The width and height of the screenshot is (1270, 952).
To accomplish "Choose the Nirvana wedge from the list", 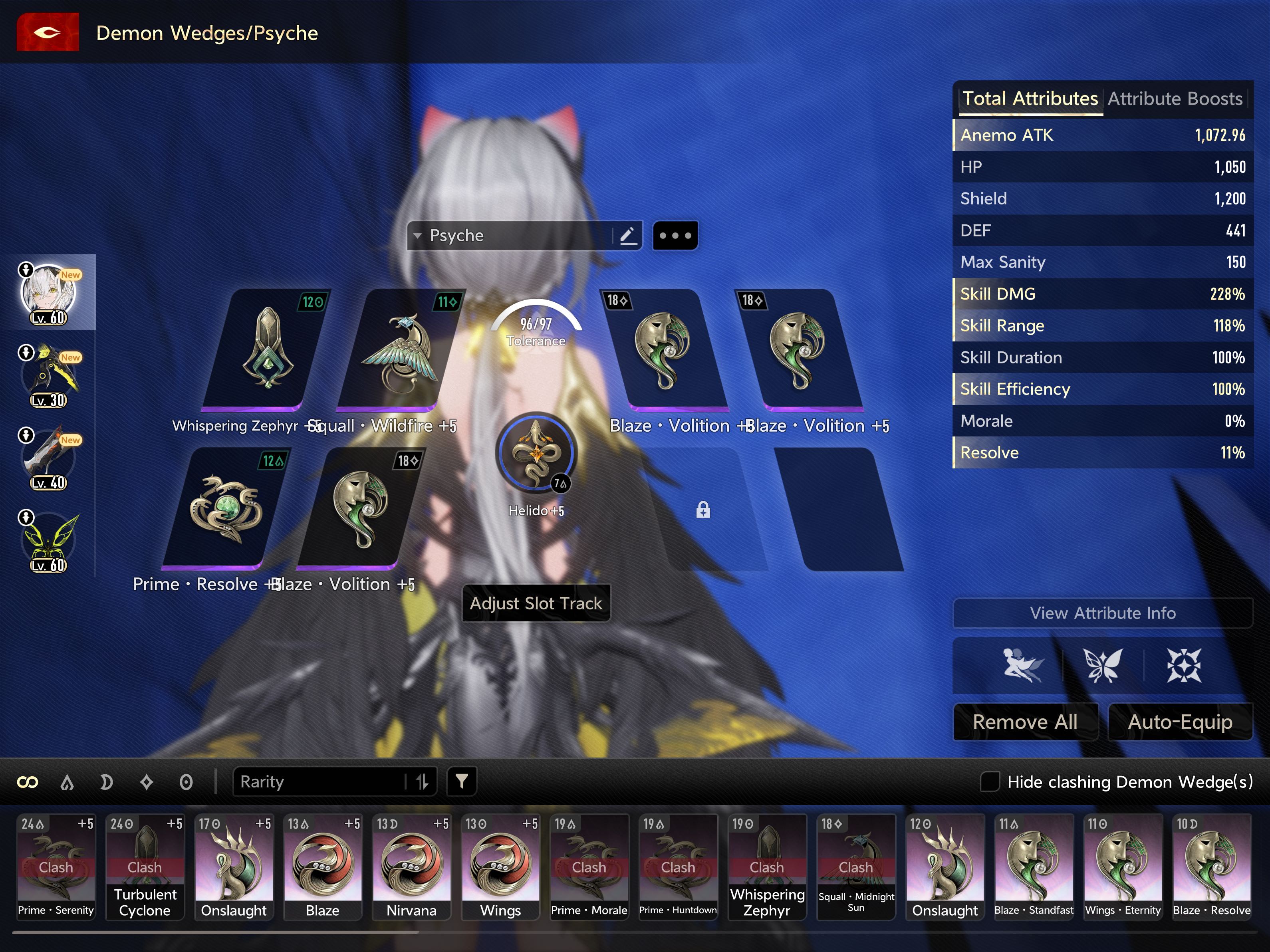I will [411, 866].
